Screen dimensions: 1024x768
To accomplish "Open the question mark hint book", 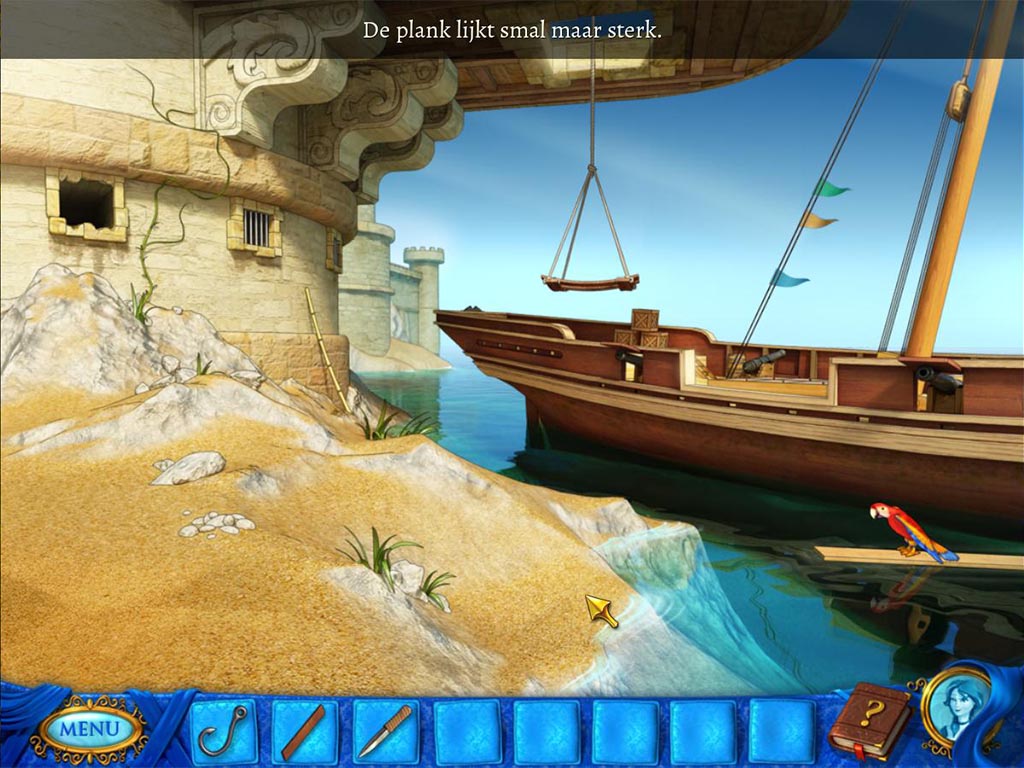I will pos(870,722).
